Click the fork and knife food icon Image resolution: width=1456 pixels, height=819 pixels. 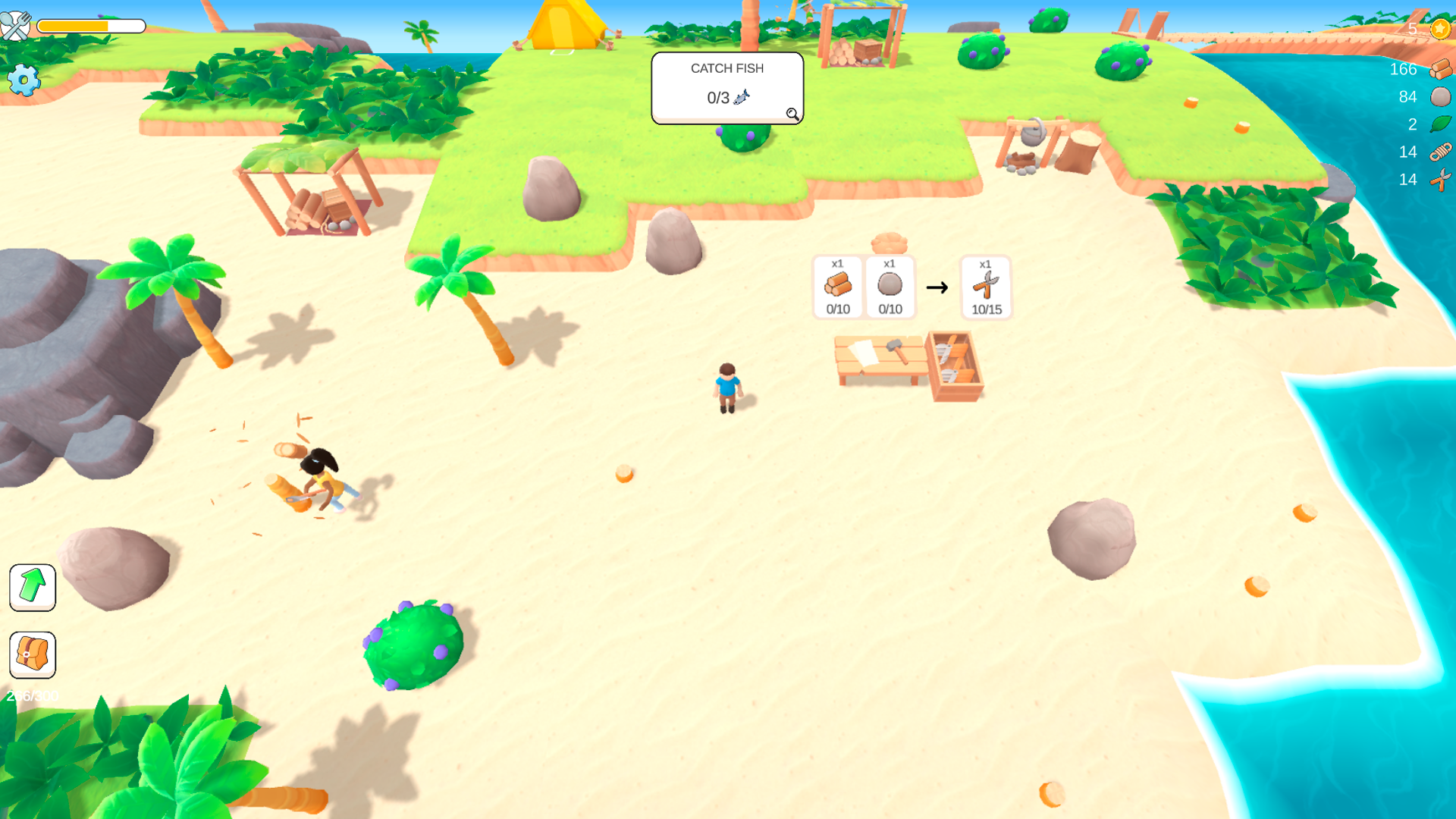coord(17,26)
